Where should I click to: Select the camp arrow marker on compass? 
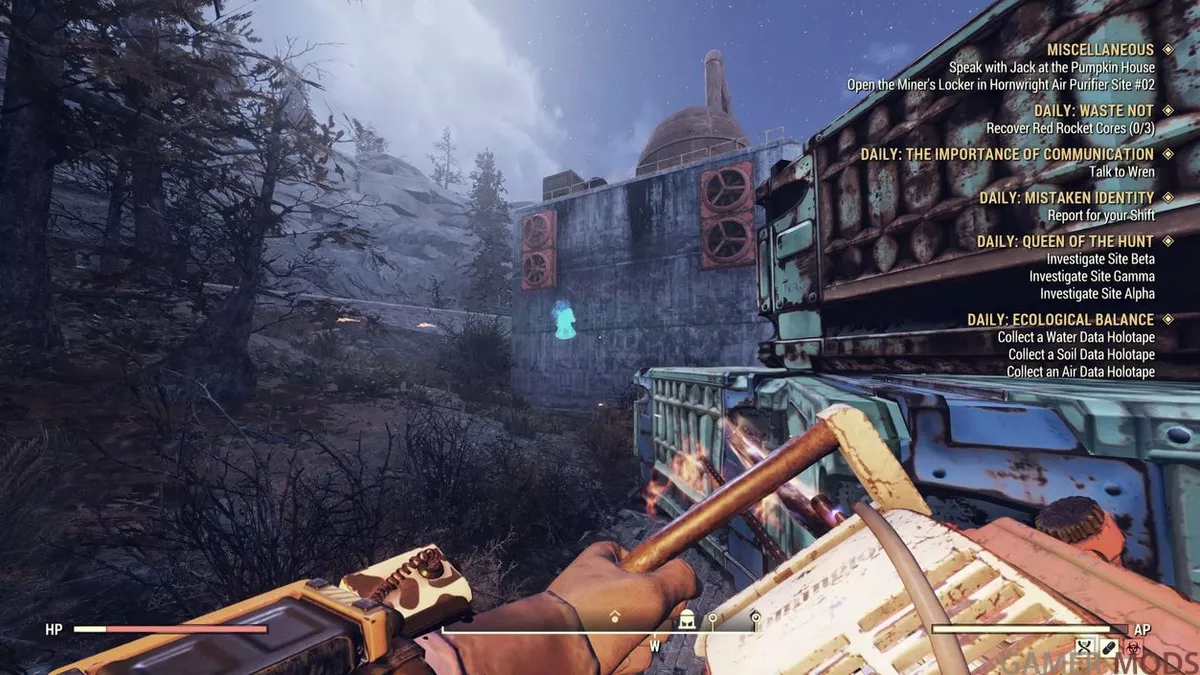[x=614, y=618]
